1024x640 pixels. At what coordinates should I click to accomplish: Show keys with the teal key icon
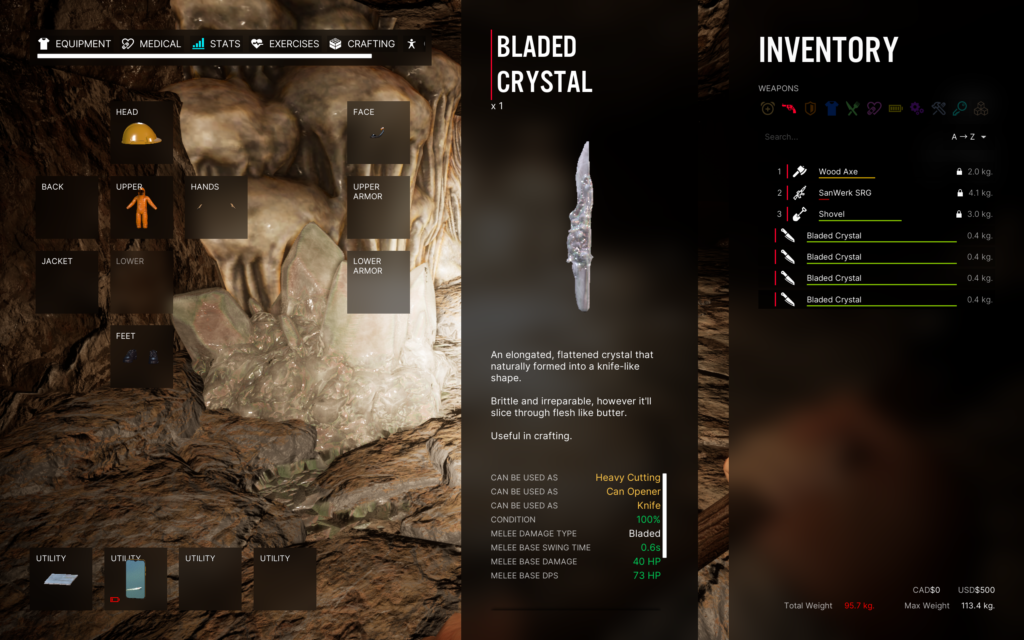point(959,109)
